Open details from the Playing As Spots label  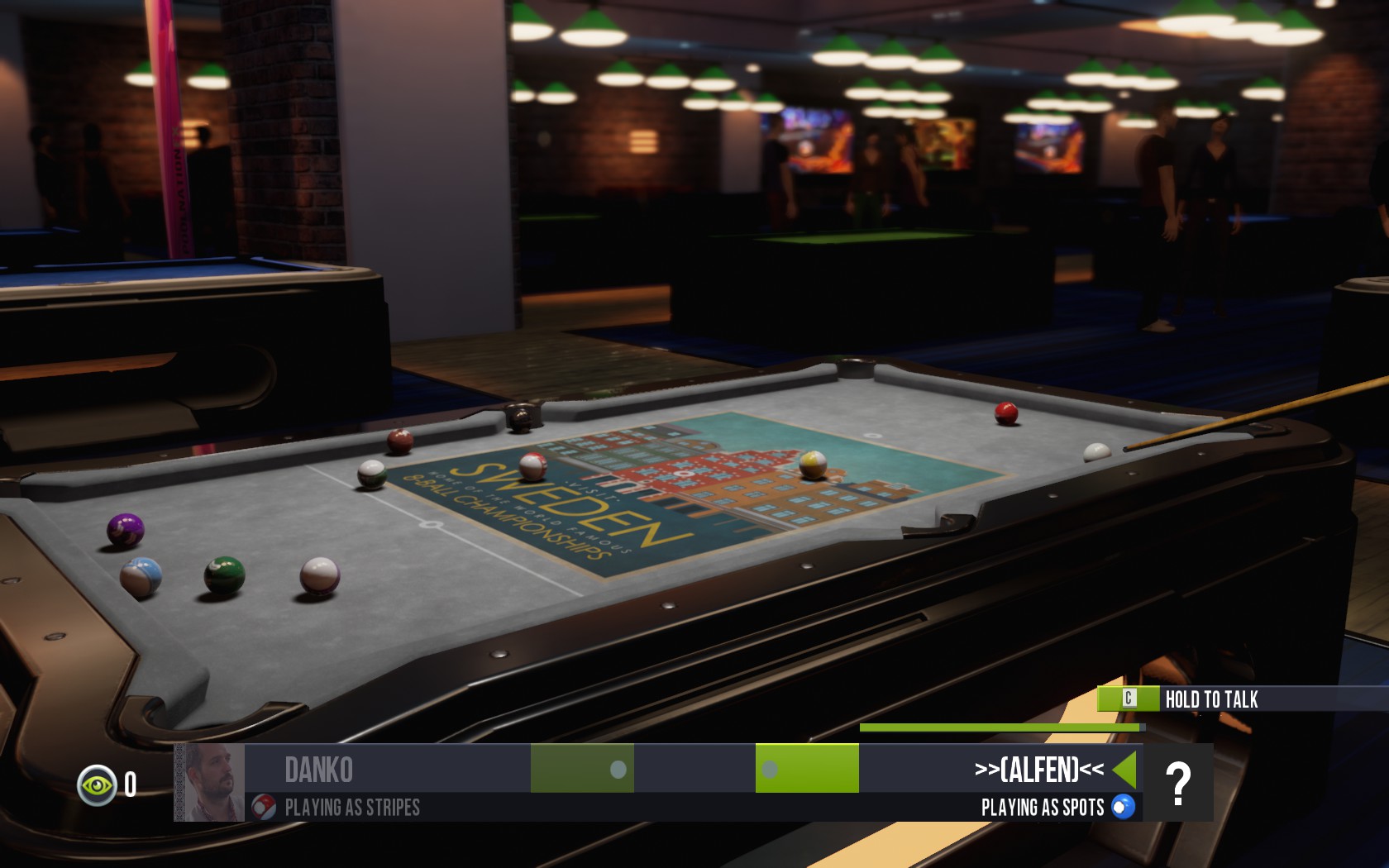pyautogui.click(x=1043, y=807)
